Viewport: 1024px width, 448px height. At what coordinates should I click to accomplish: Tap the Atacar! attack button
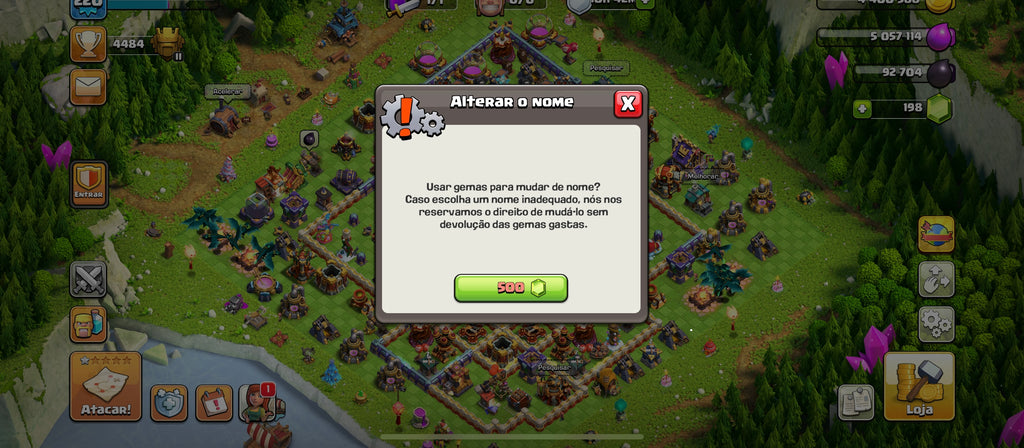pyautogui.click(x=105, y=386)
